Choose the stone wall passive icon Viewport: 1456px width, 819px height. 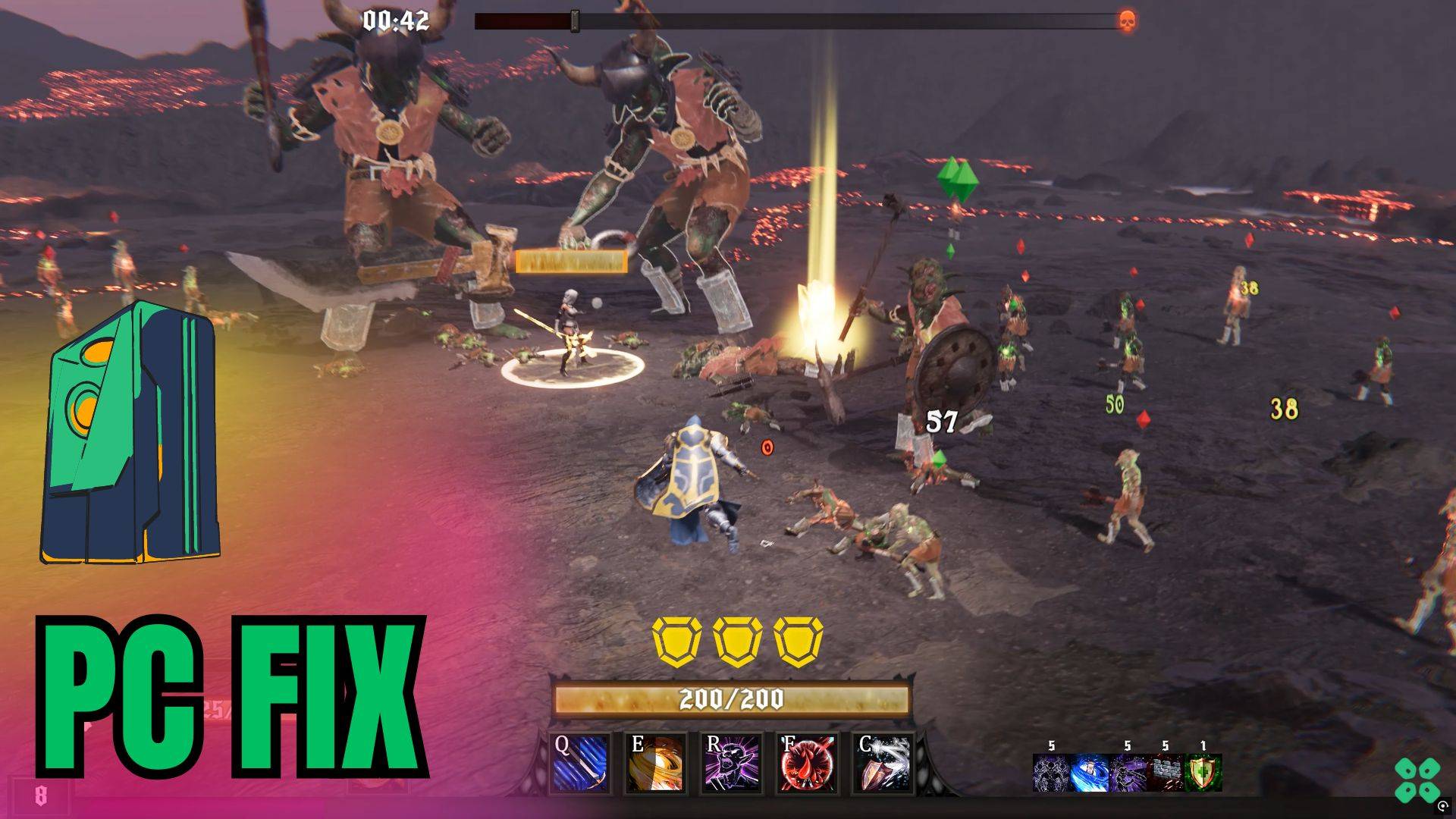[x=1165, y=773]
